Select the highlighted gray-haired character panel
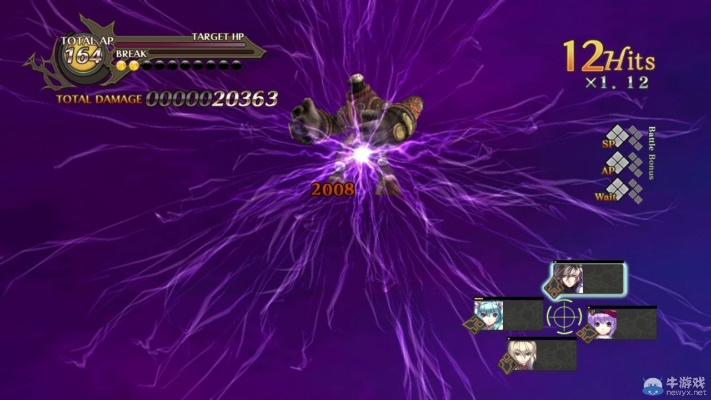711x400 pixels. point(586,279)
